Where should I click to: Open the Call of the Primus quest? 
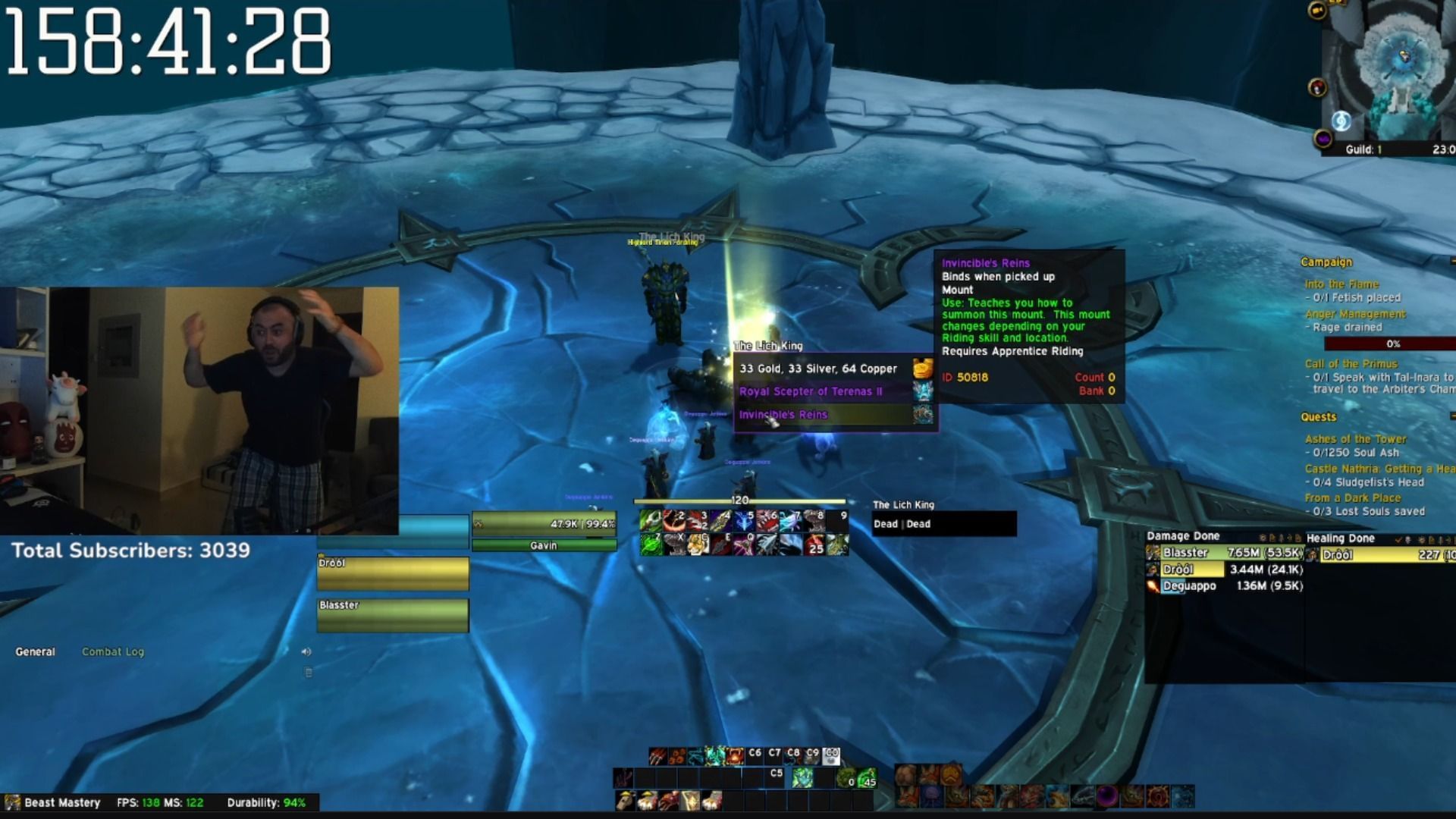click(1351, 364)
